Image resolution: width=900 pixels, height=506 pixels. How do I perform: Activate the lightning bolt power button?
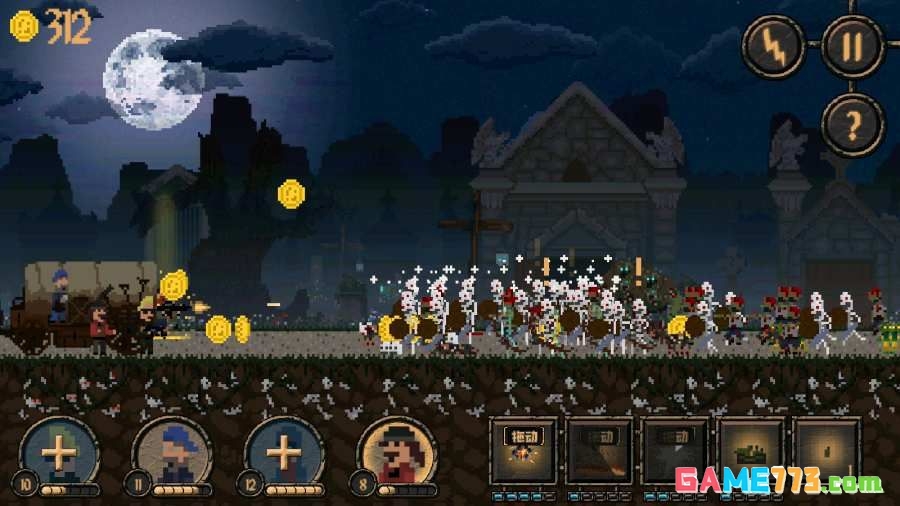(774, 46)
